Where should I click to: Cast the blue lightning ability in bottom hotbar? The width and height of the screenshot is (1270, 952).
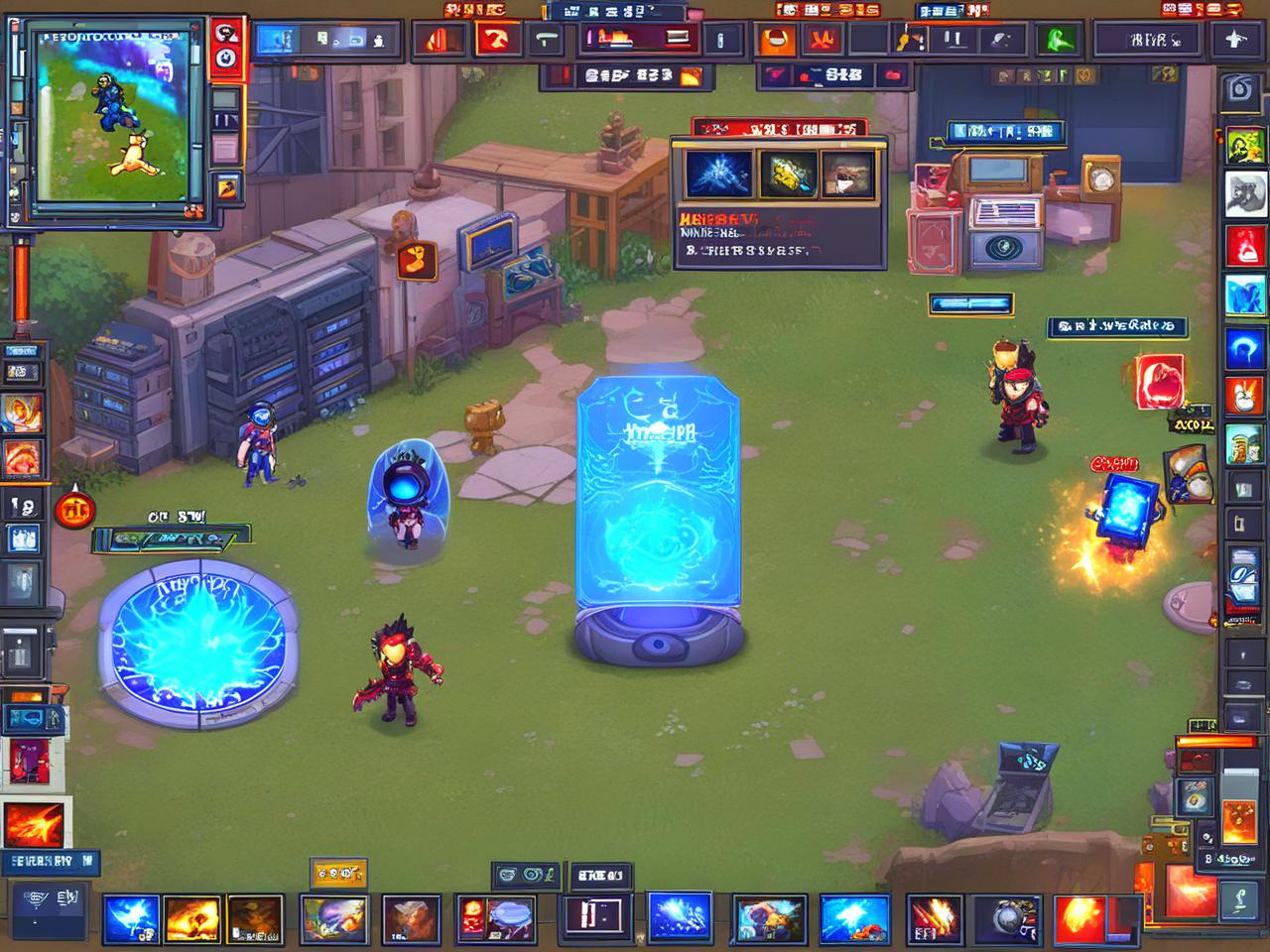pos(130,918)
